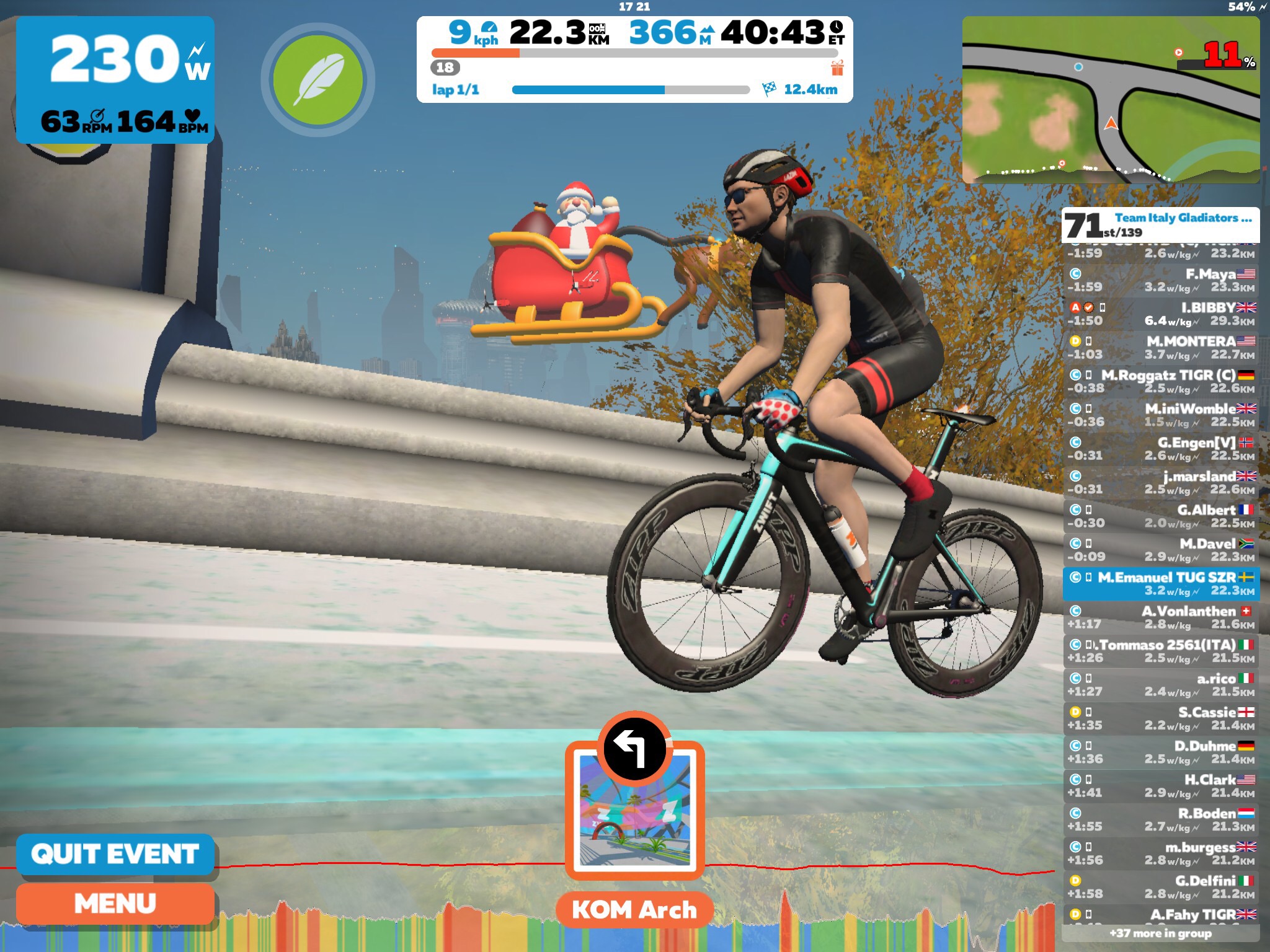Click the power and heart rate panel
The width and height of the screenshot is (1270, 952).
[115, 80]
